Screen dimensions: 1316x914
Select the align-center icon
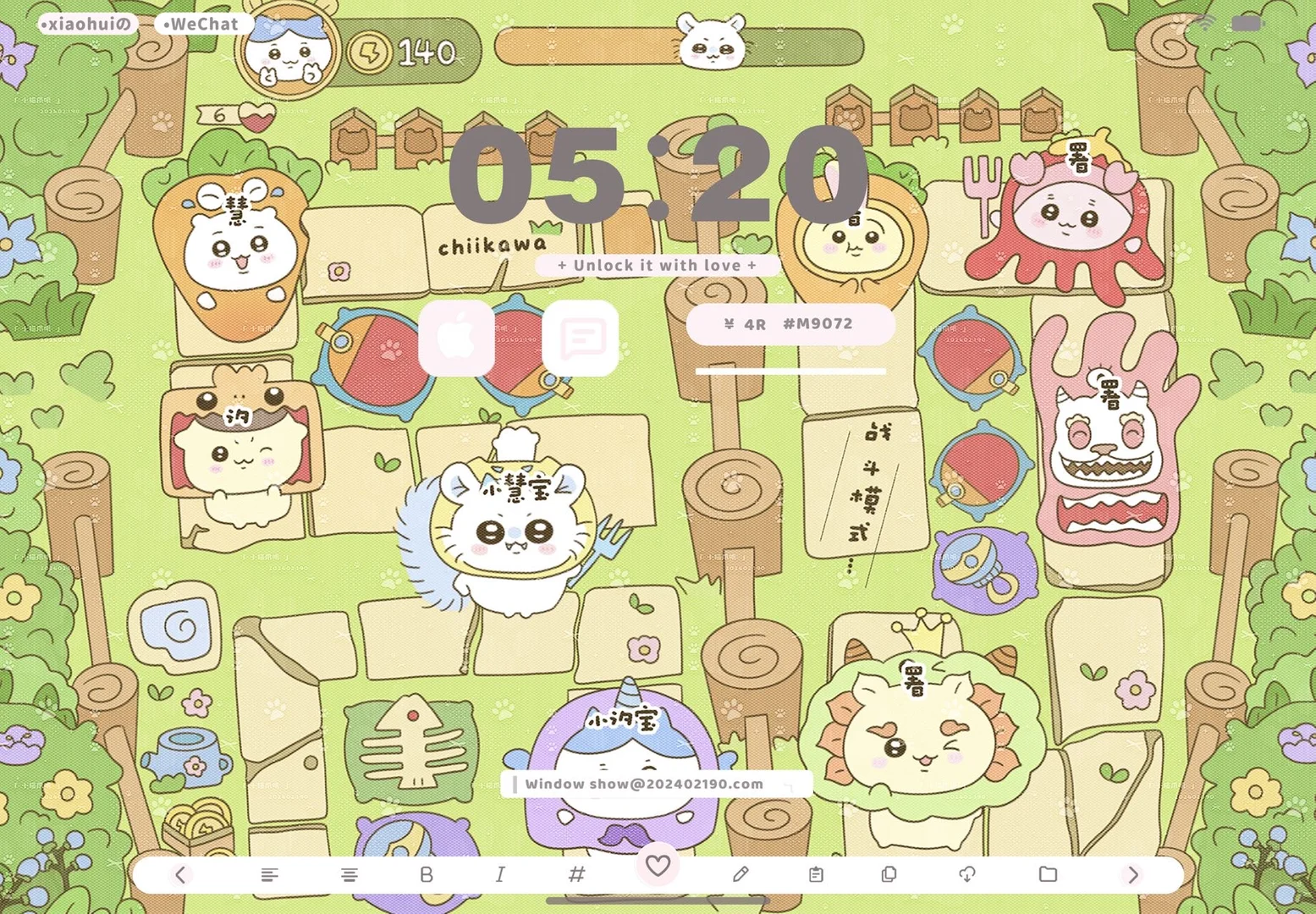[350, 875]
